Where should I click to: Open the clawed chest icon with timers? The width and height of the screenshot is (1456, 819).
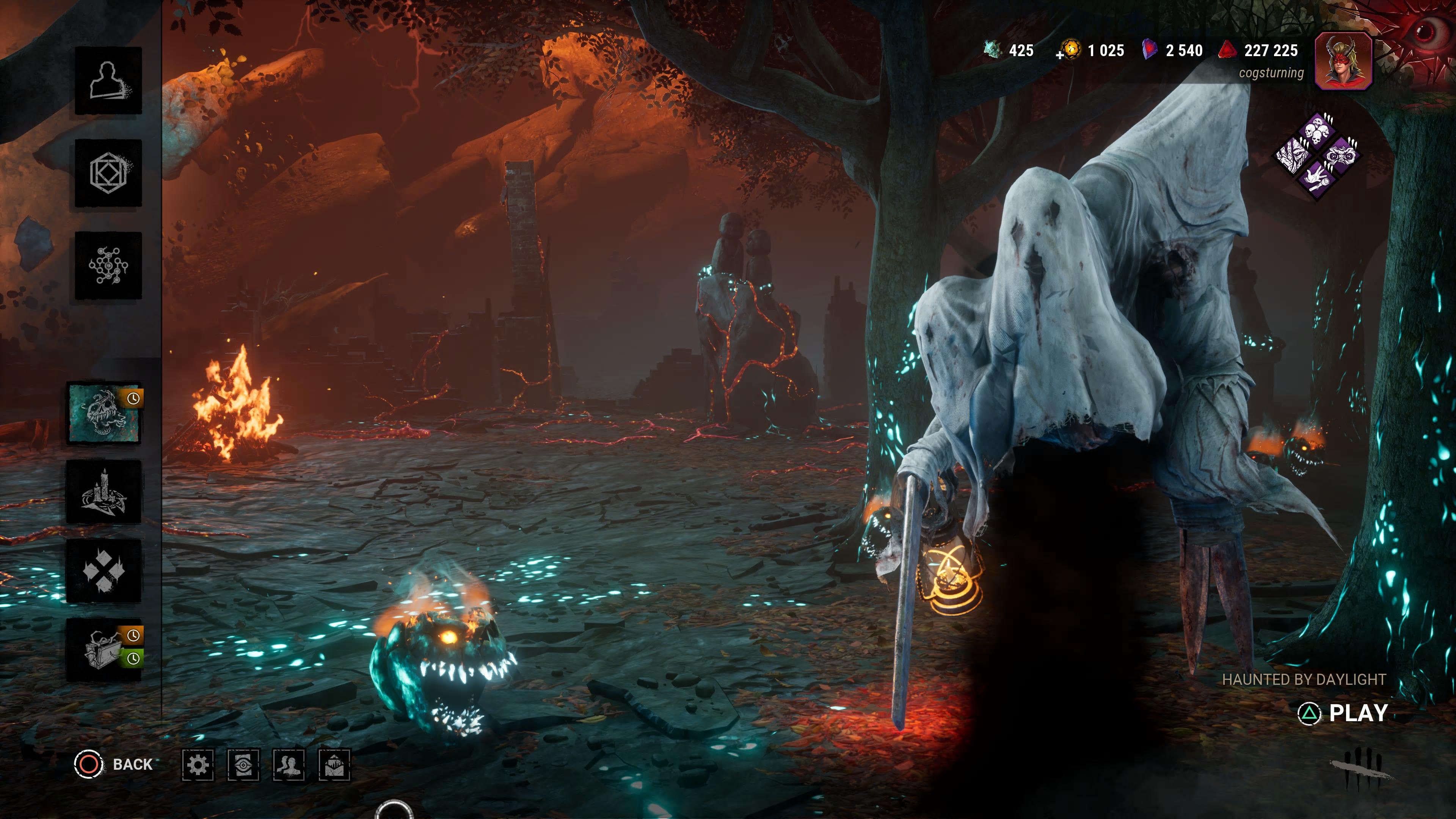coord(104,650)
